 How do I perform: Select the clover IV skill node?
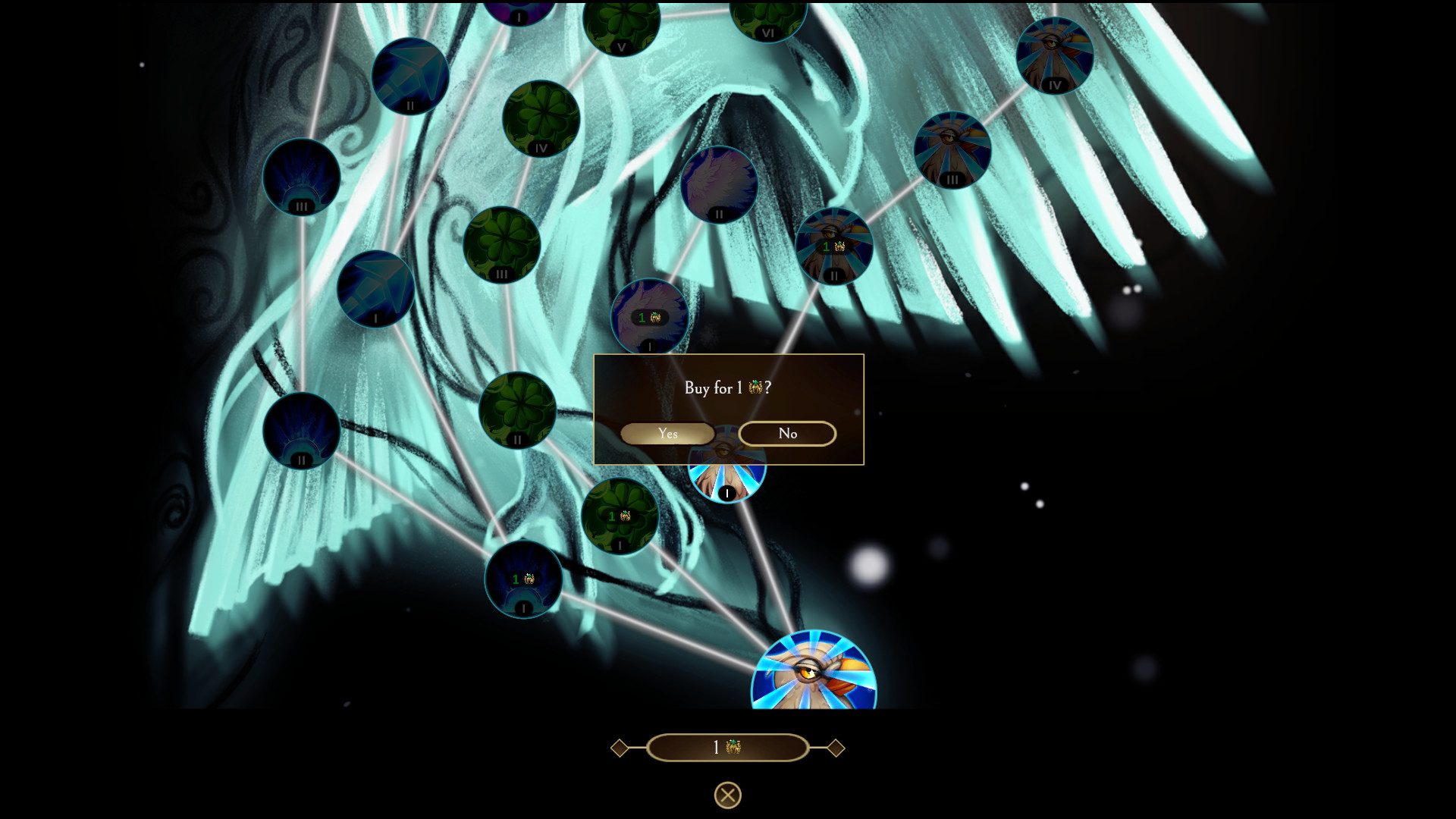(x=540, y=119)
